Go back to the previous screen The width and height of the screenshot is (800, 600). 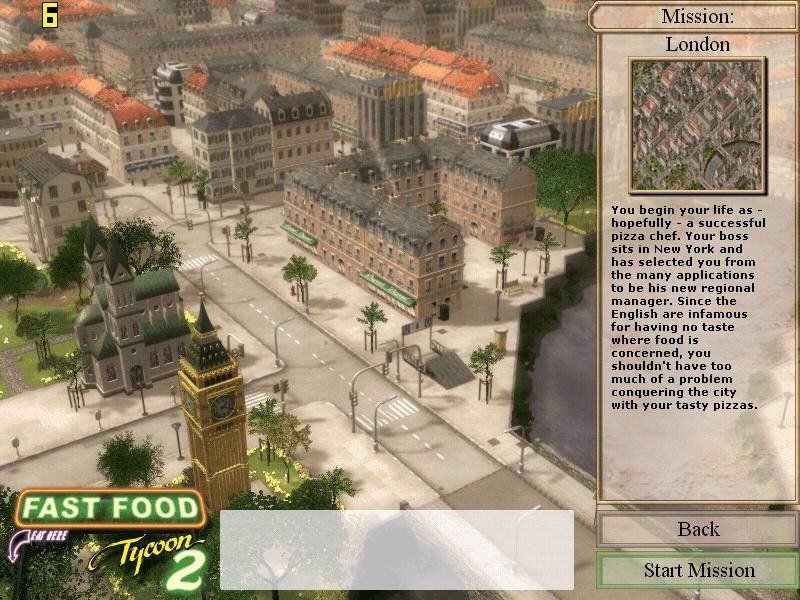coord(698,529)
